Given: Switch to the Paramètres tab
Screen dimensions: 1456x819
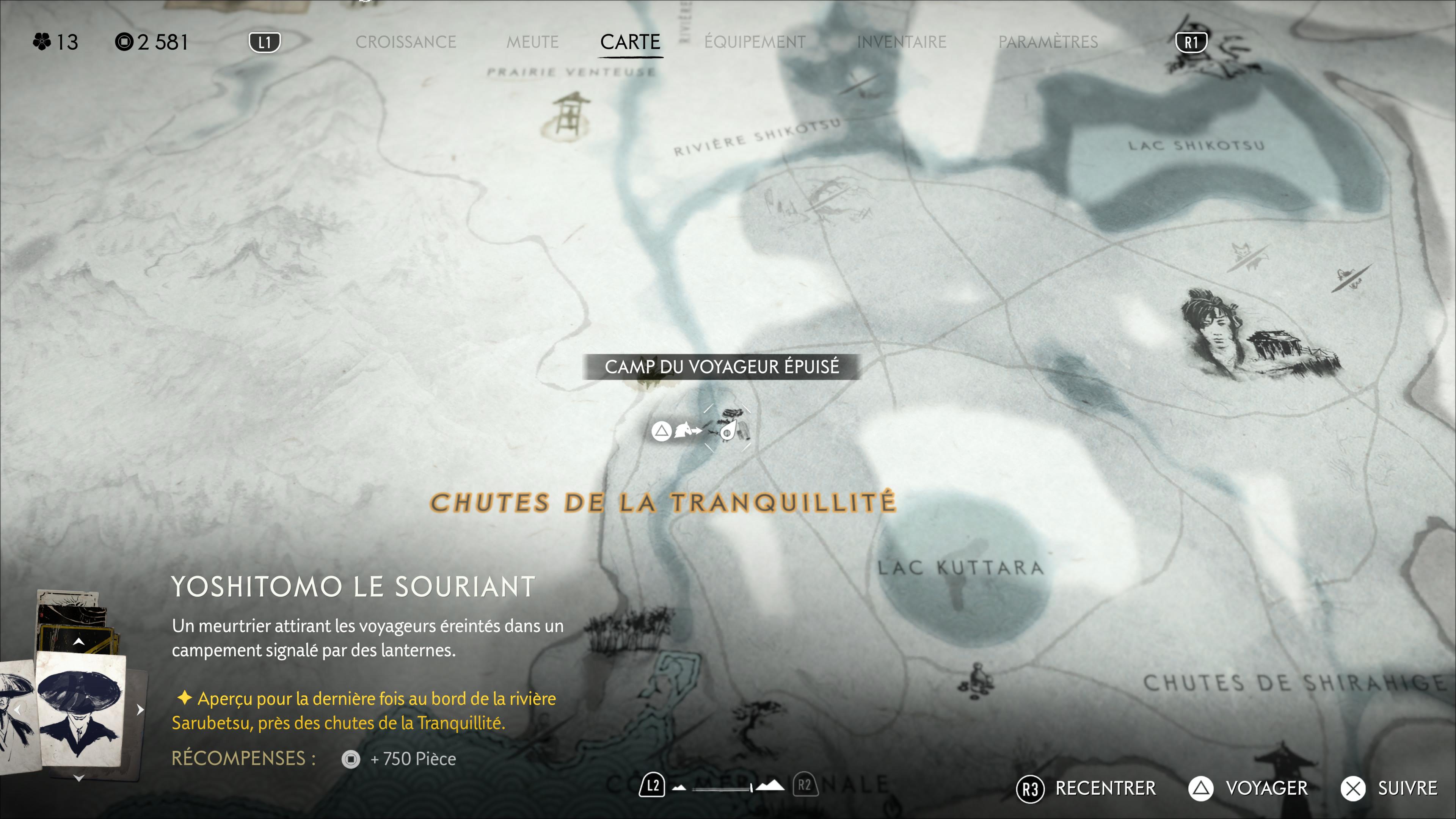Looking at the screenshot, I should (x=1047, y=42).
